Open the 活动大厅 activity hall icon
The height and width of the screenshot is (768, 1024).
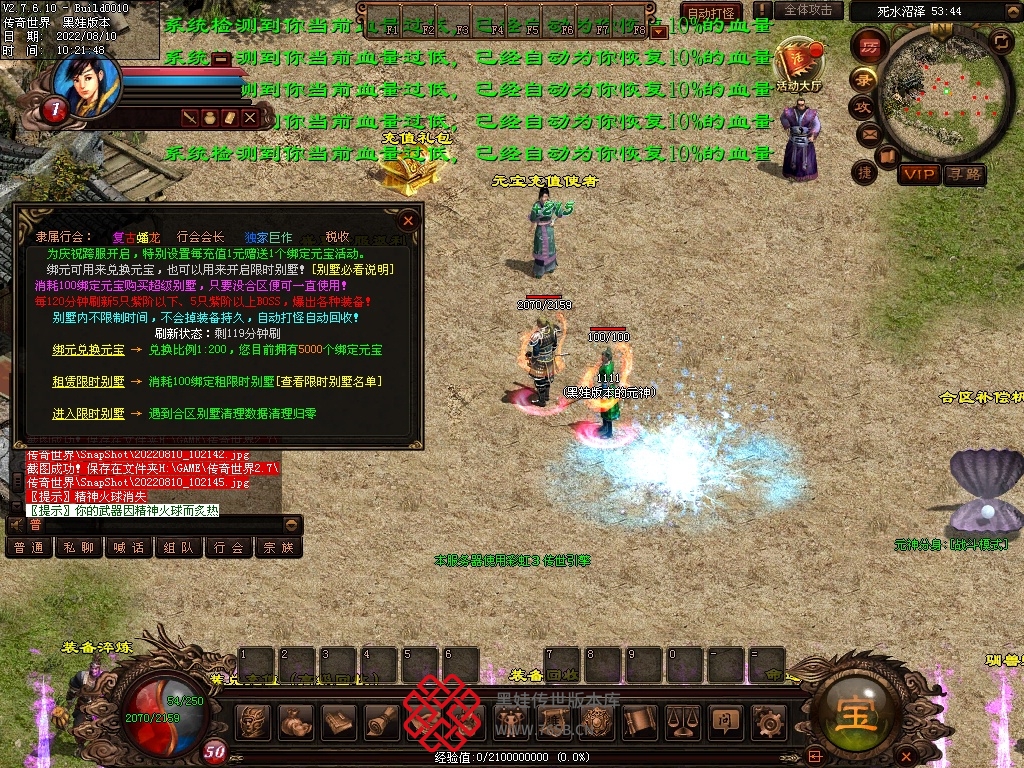[798, 65]
